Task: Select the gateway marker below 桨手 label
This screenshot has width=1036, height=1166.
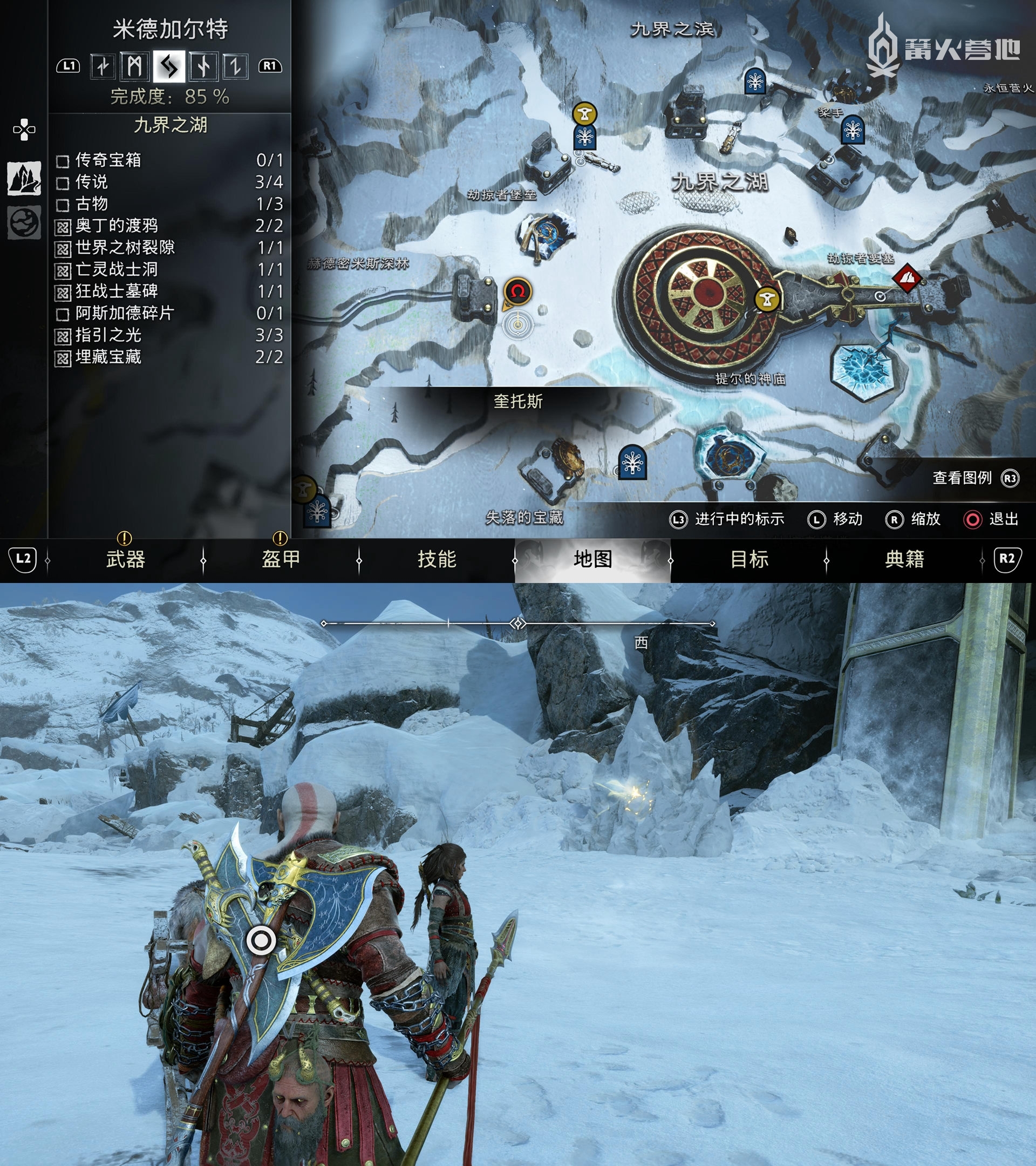Action: pyautogui.click(x=853, y=130)
